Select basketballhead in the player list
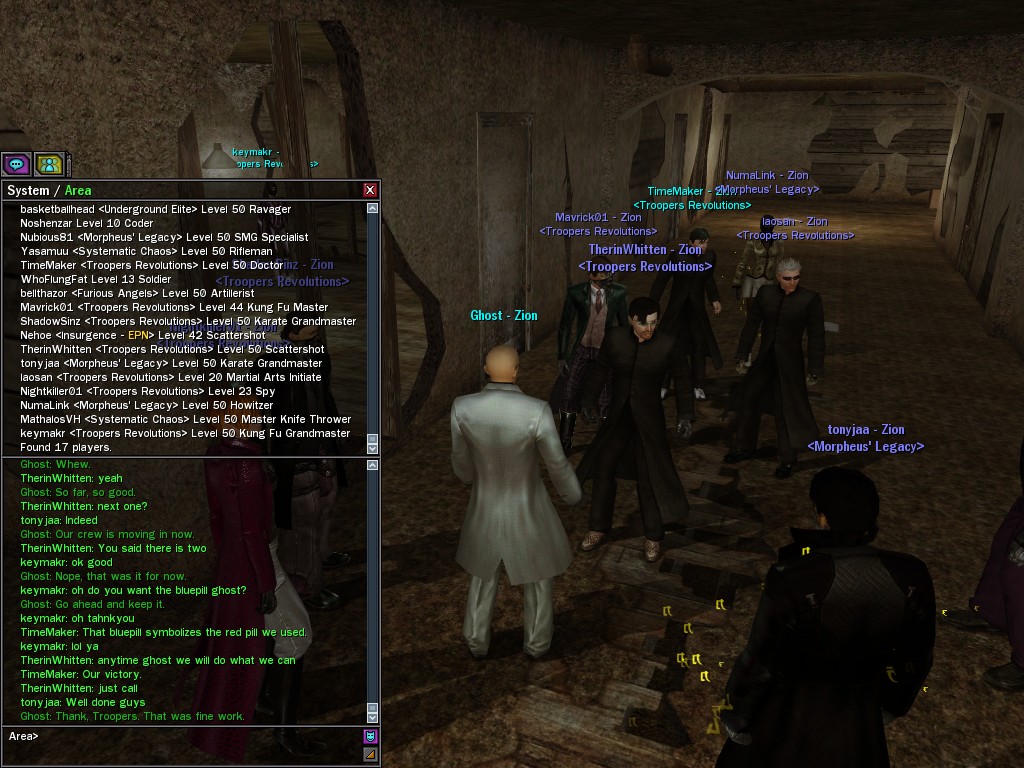The height and width of the screenshot is (768, 1024). pos(156,209)
